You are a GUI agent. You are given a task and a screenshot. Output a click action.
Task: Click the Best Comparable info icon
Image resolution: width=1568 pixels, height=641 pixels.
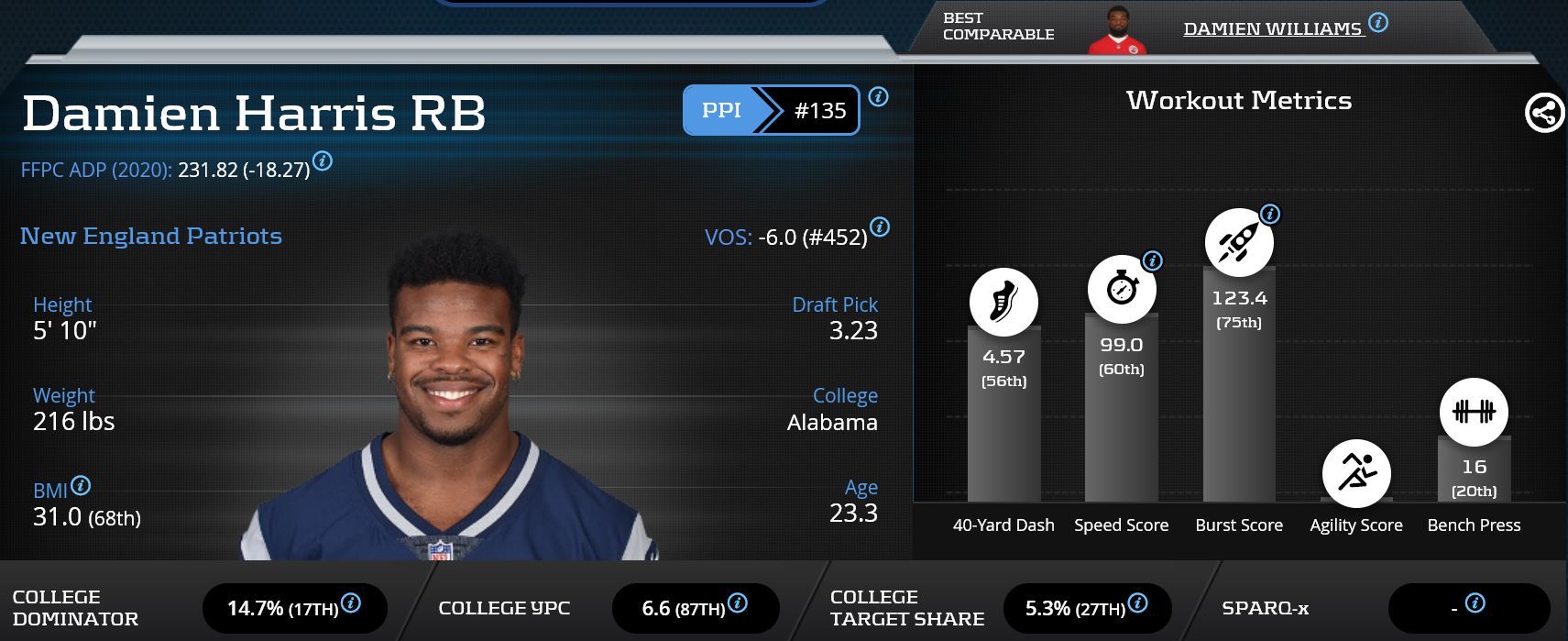[x=1377, y=22]
